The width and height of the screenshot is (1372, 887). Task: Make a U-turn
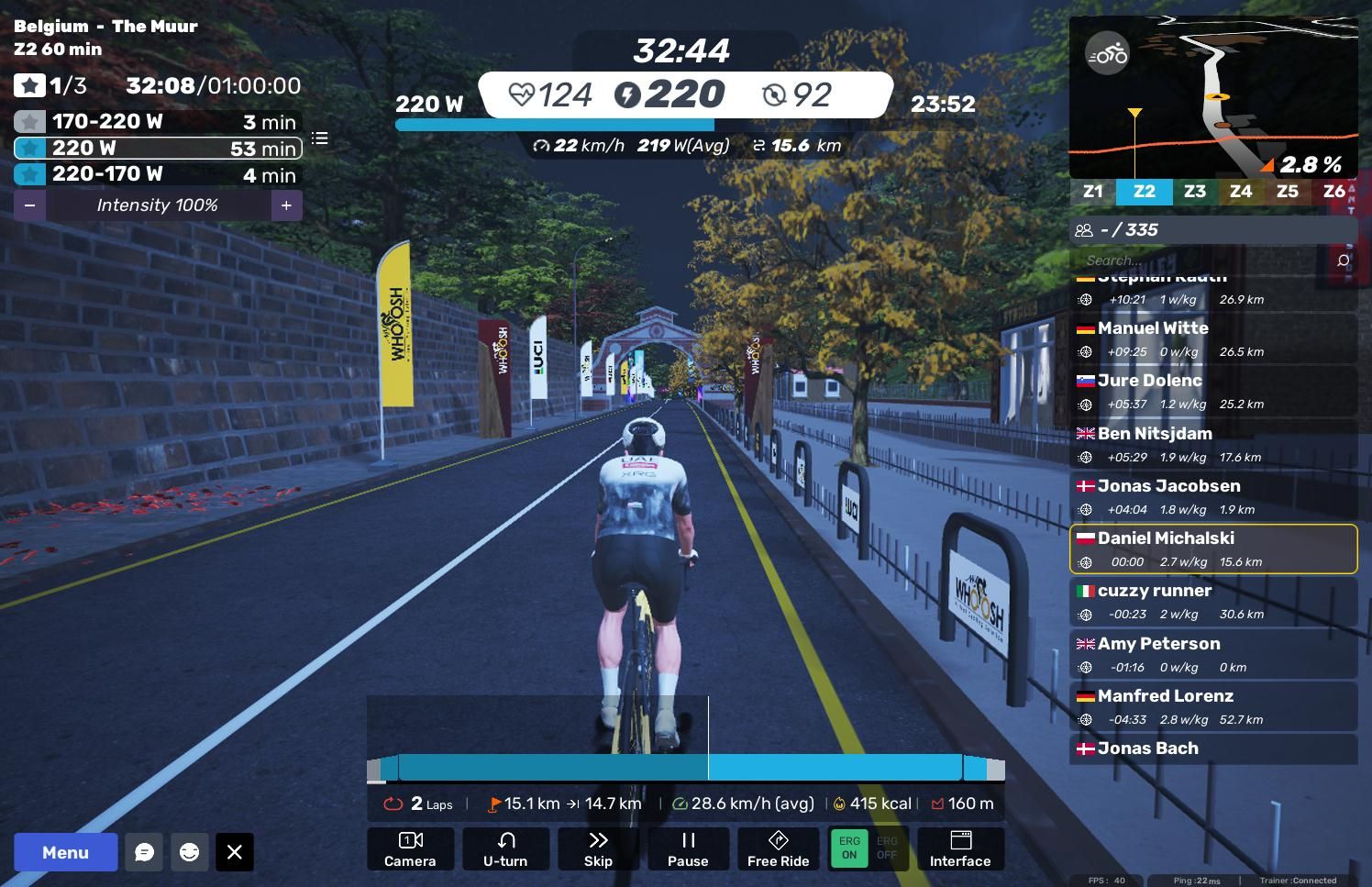[x=505, y=848]
